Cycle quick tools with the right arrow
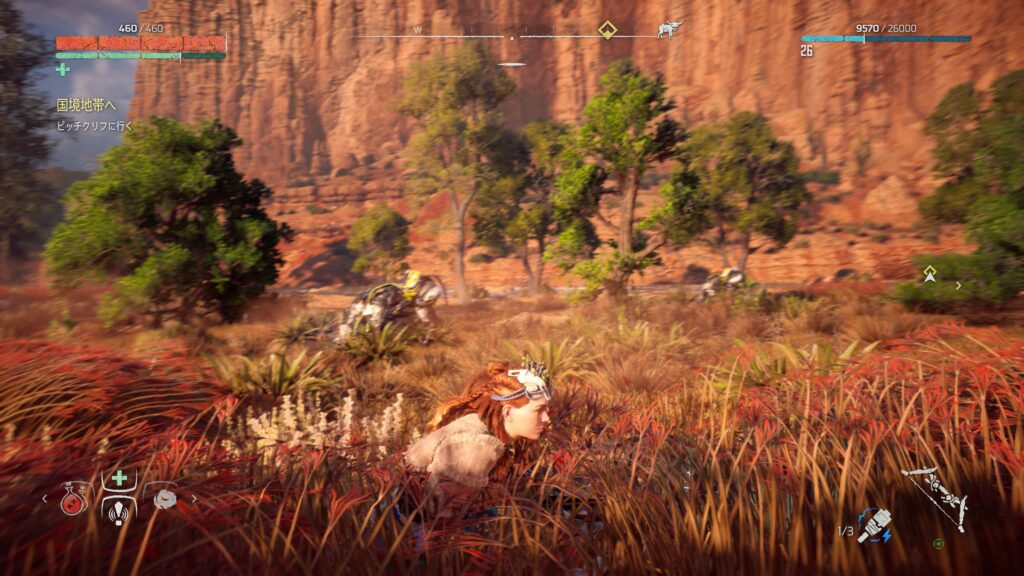 point(194,498)
